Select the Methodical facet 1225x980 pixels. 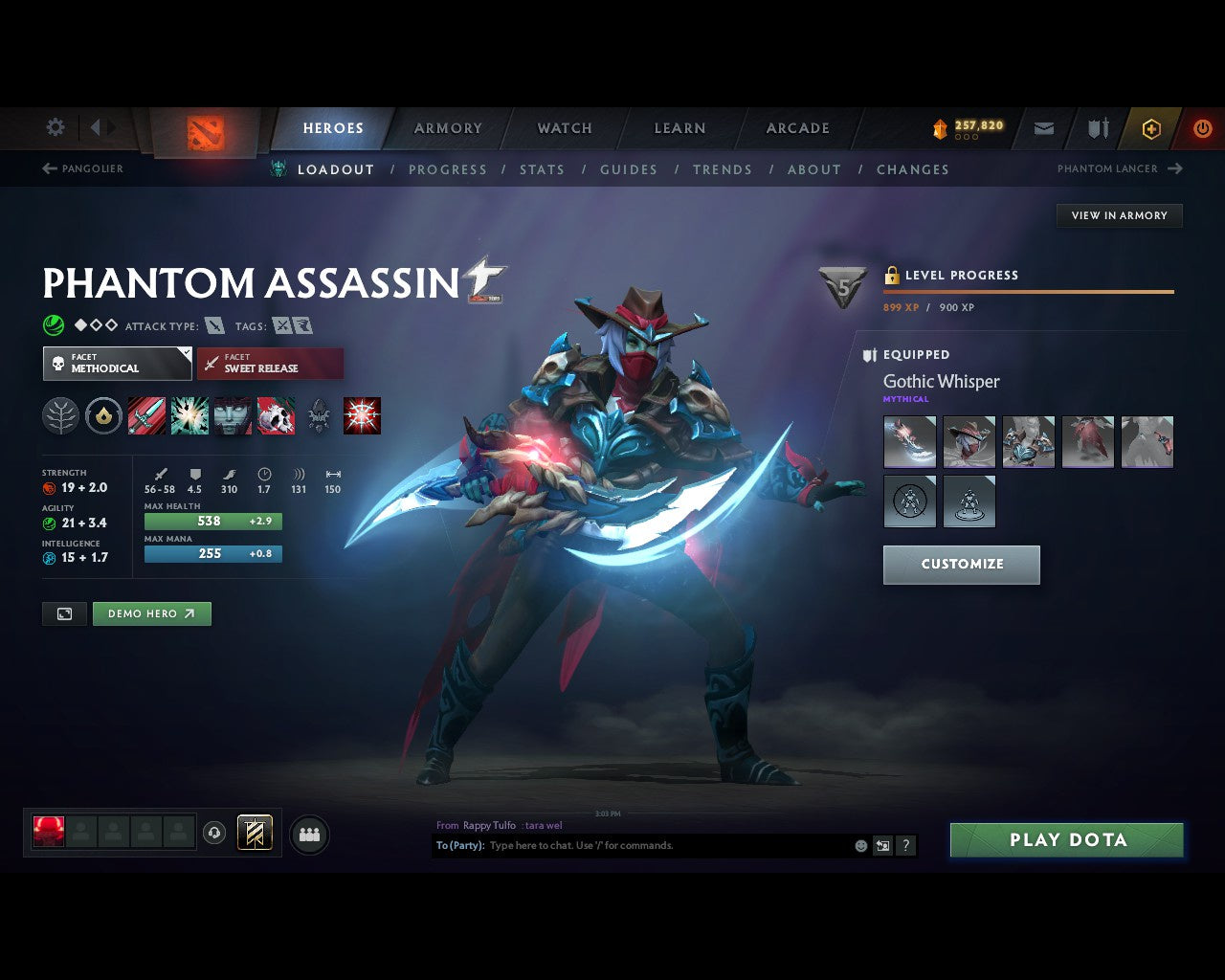click(117, 364)
